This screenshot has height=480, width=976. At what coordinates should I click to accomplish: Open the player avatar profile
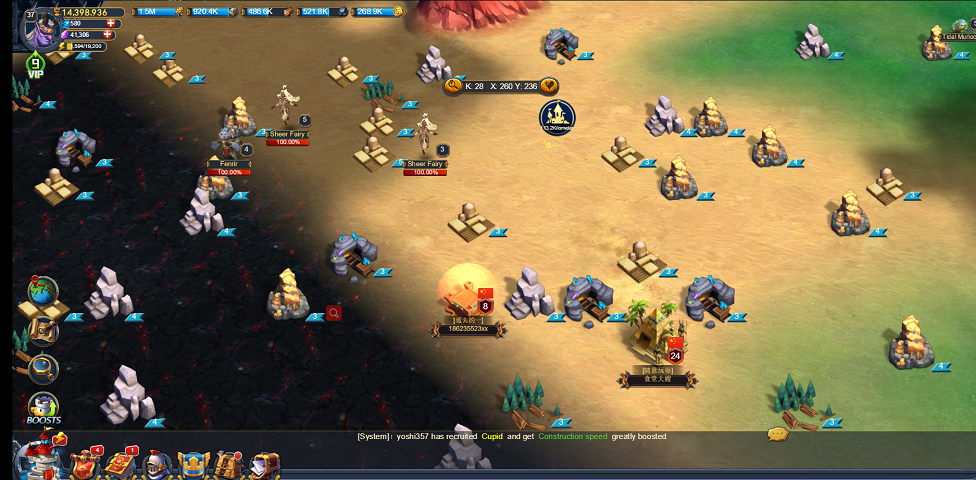(40, 32)
